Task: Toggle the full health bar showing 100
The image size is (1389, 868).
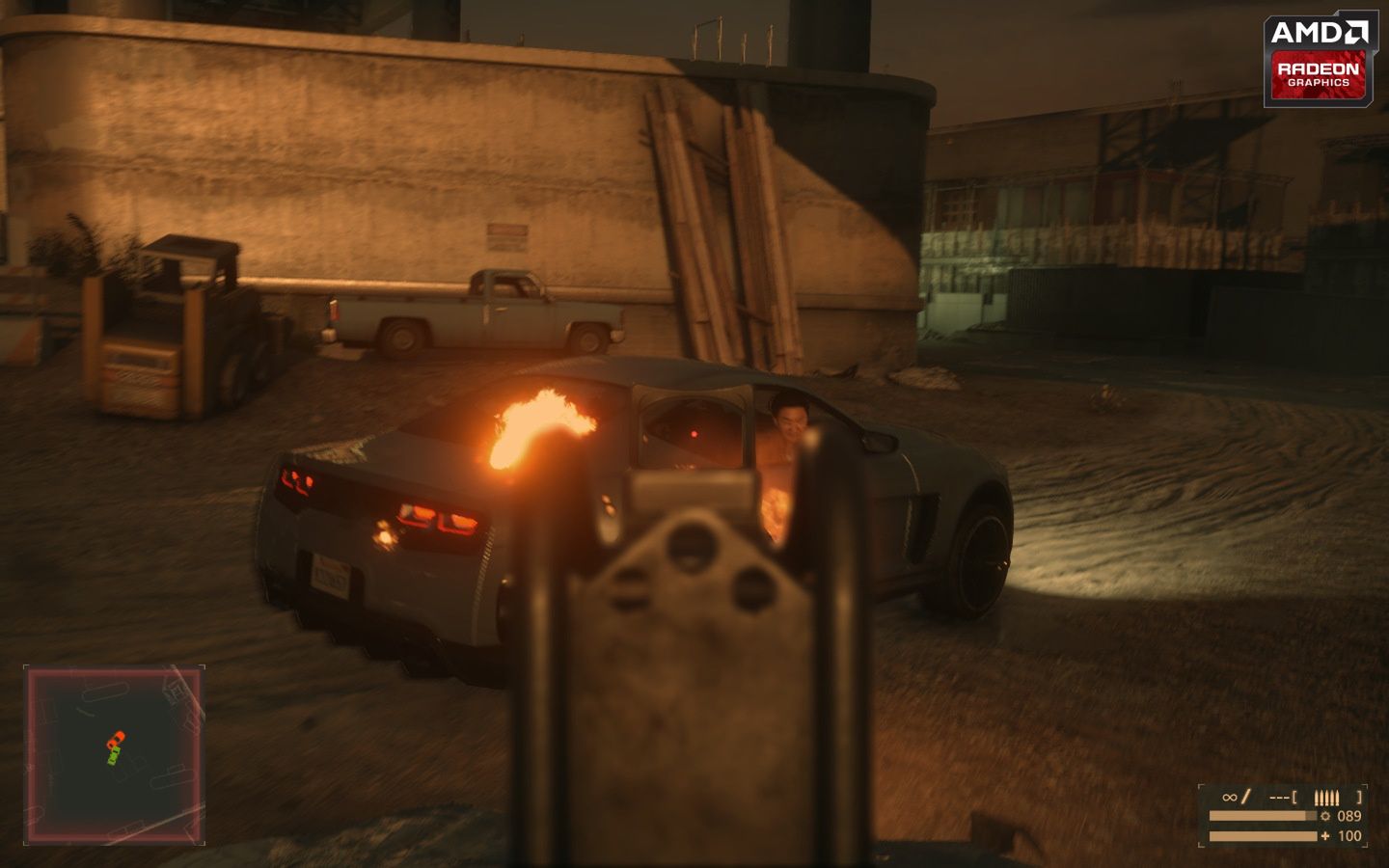Action: (x=1263, y=836)
